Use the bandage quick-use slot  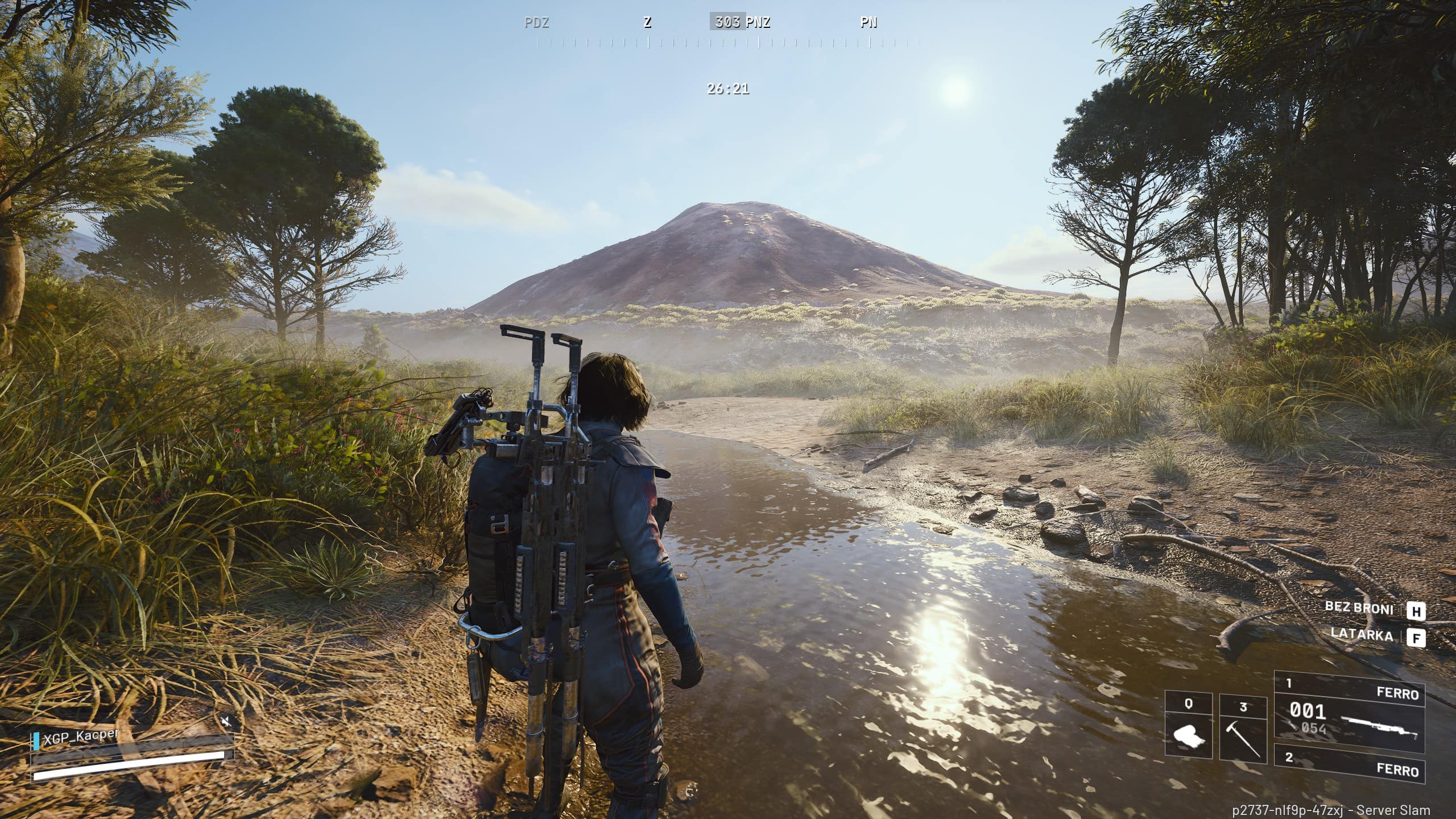point(1188,726)
